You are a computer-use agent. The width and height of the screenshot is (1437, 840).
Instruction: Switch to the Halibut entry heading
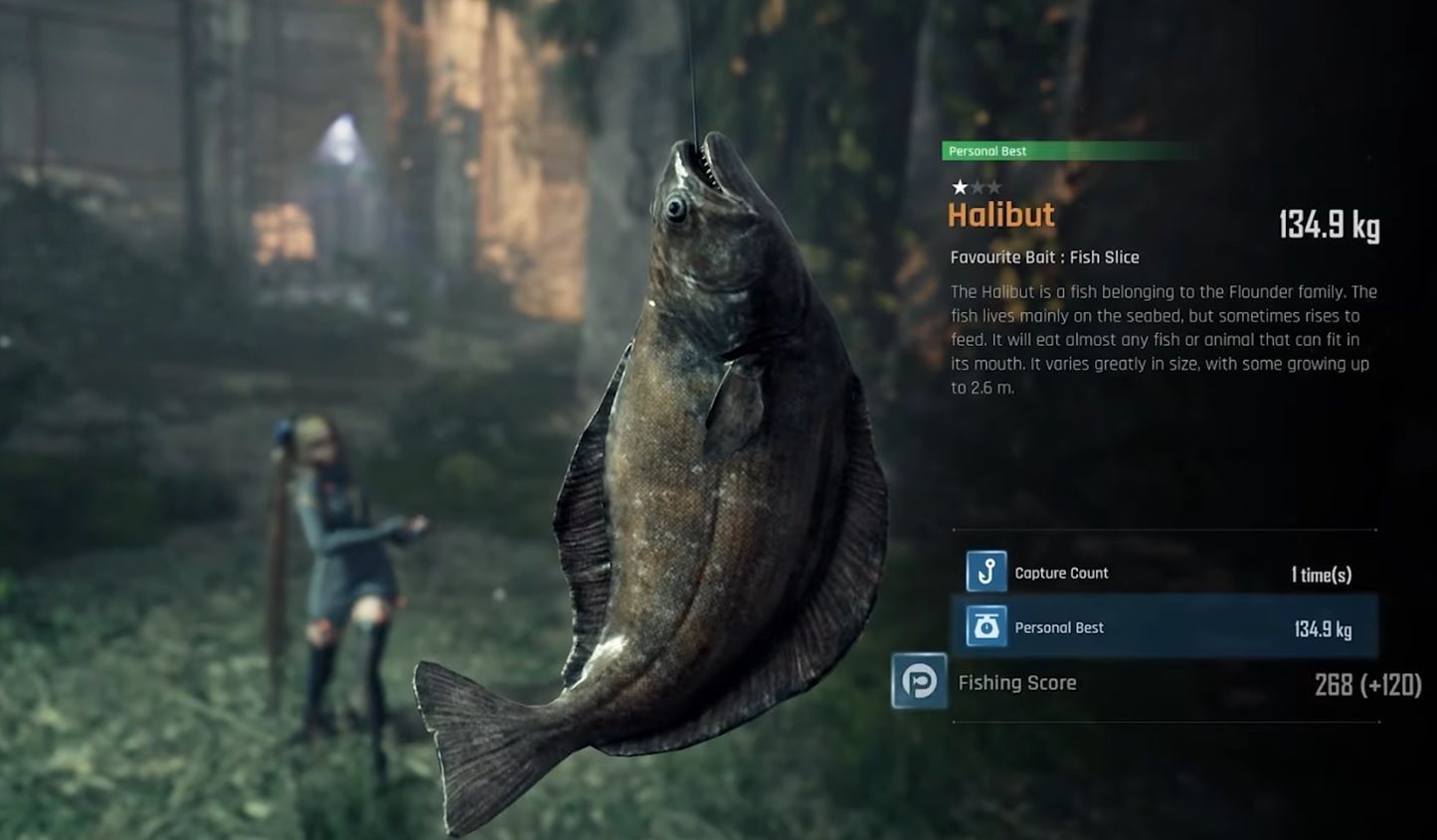point(1000,216)
